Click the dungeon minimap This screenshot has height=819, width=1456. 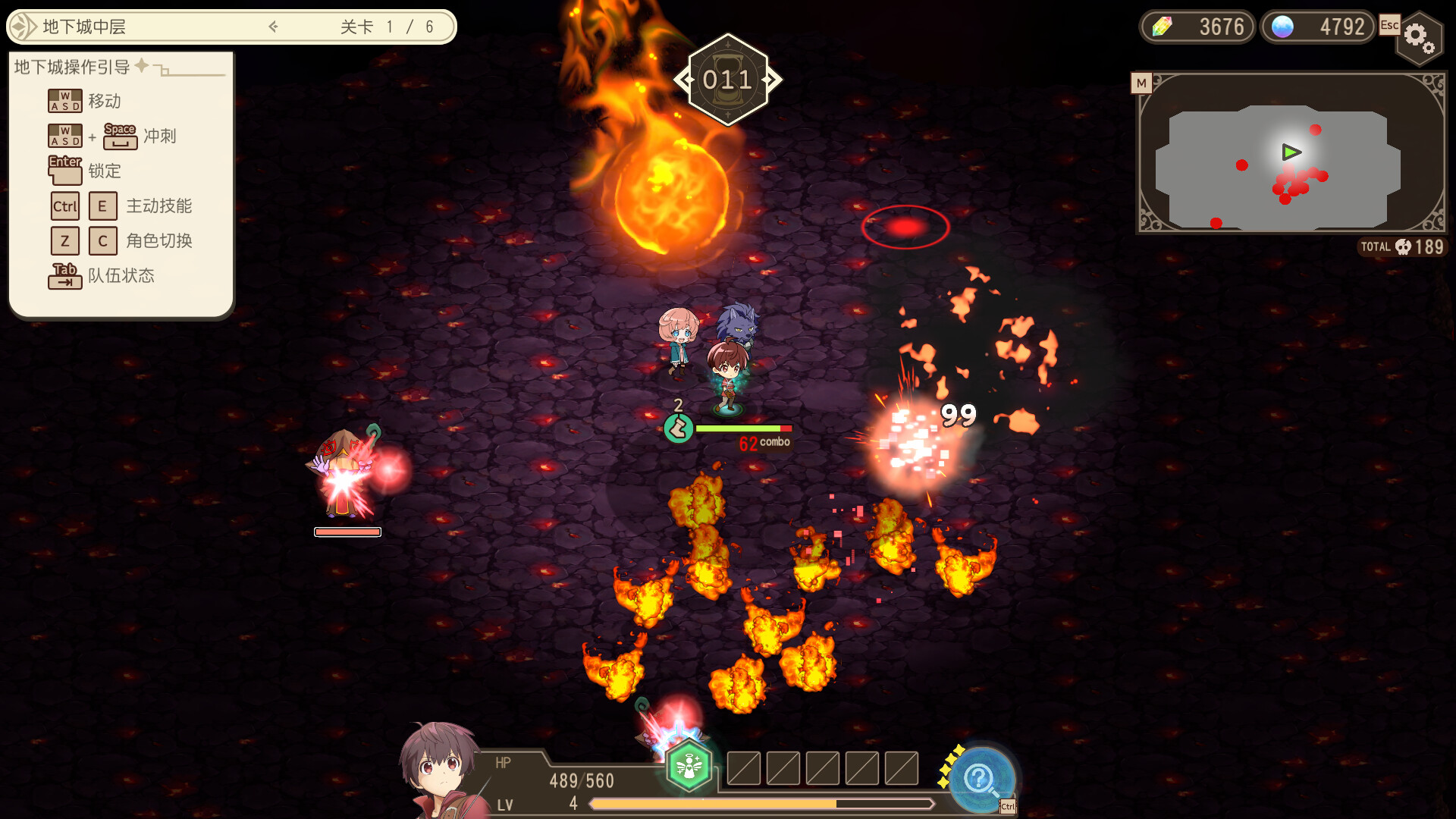pos(1291,153)
